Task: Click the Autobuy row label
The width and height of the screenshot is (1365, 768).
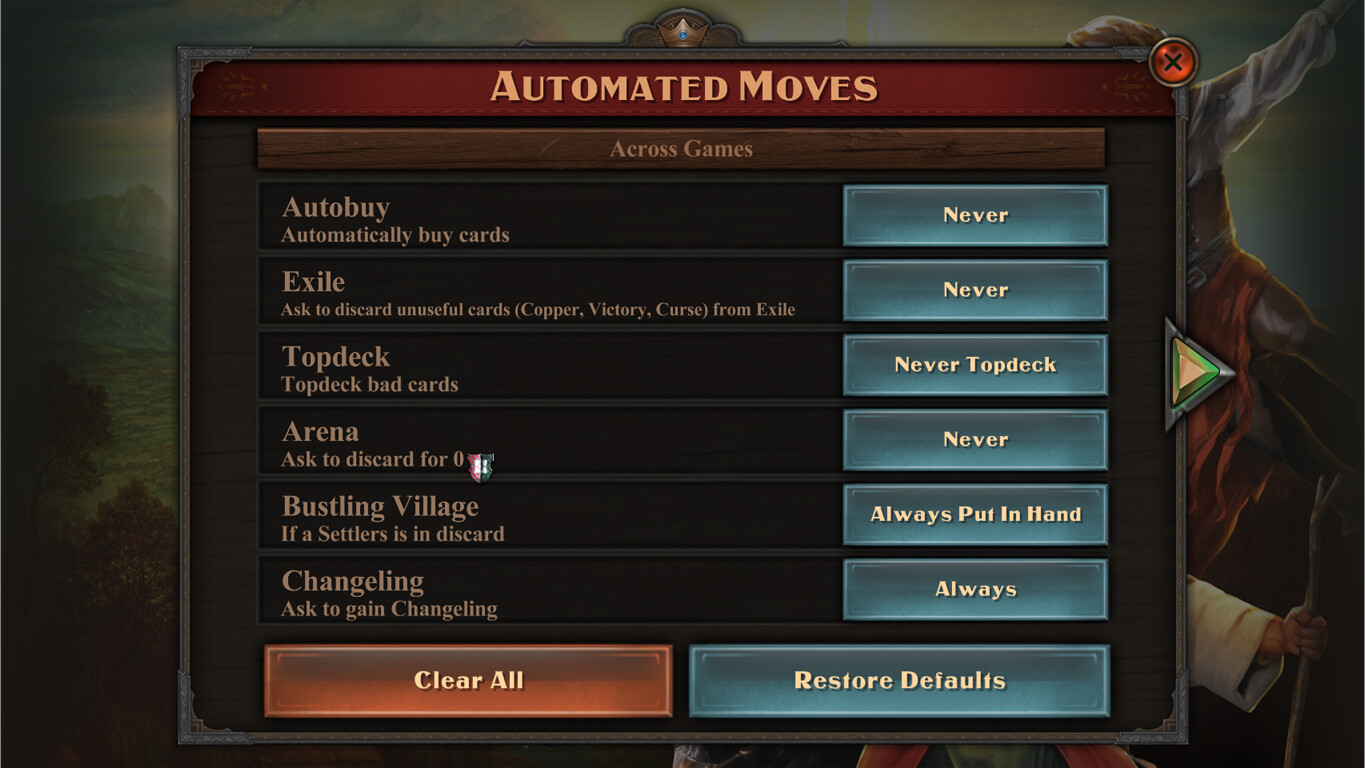Action: (336, 207)
